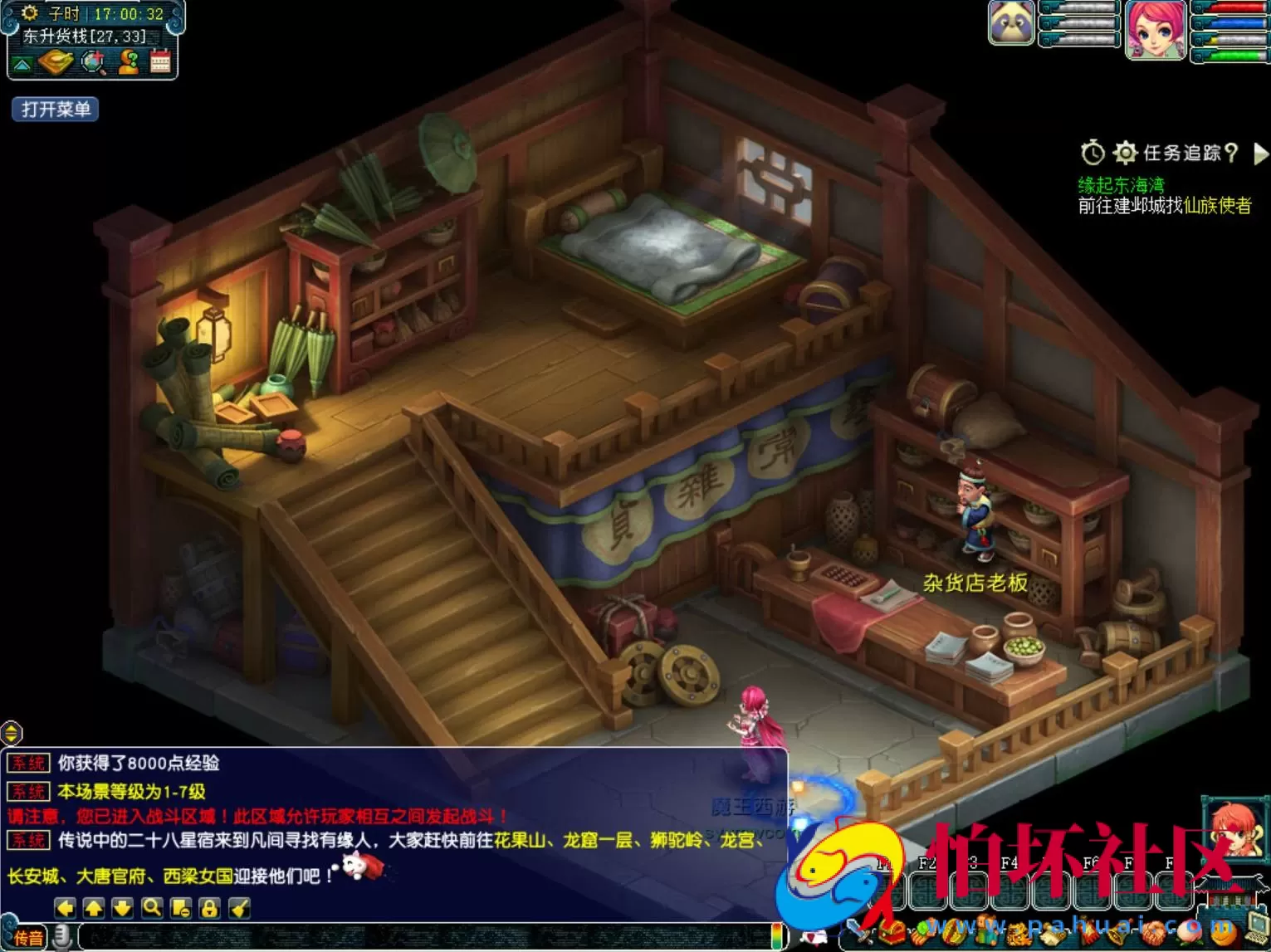Expand chat window with yellow double-arrow

tap(11, 734)
